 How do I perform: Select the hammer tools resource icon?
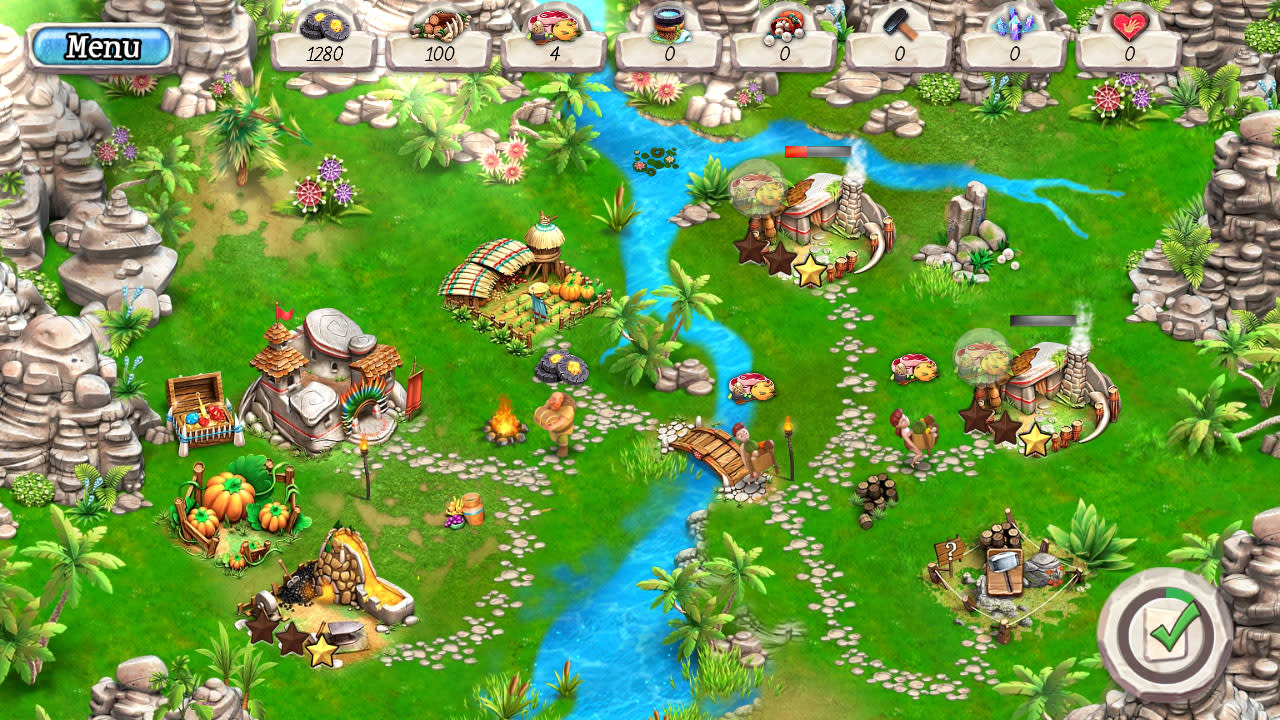tap(899, 20)
